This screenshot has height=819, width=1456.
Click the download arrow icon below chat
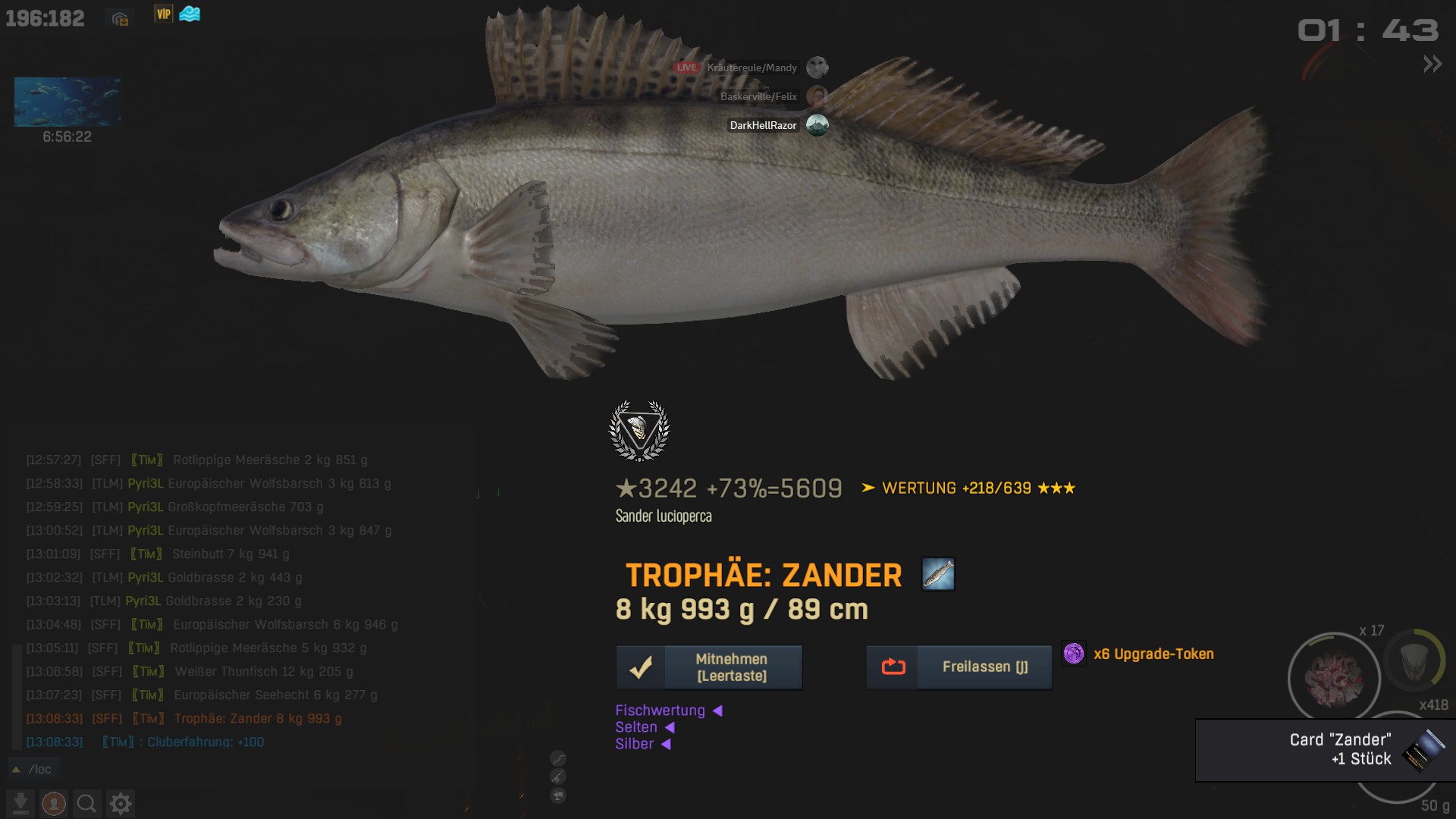[x=21, y=803]
